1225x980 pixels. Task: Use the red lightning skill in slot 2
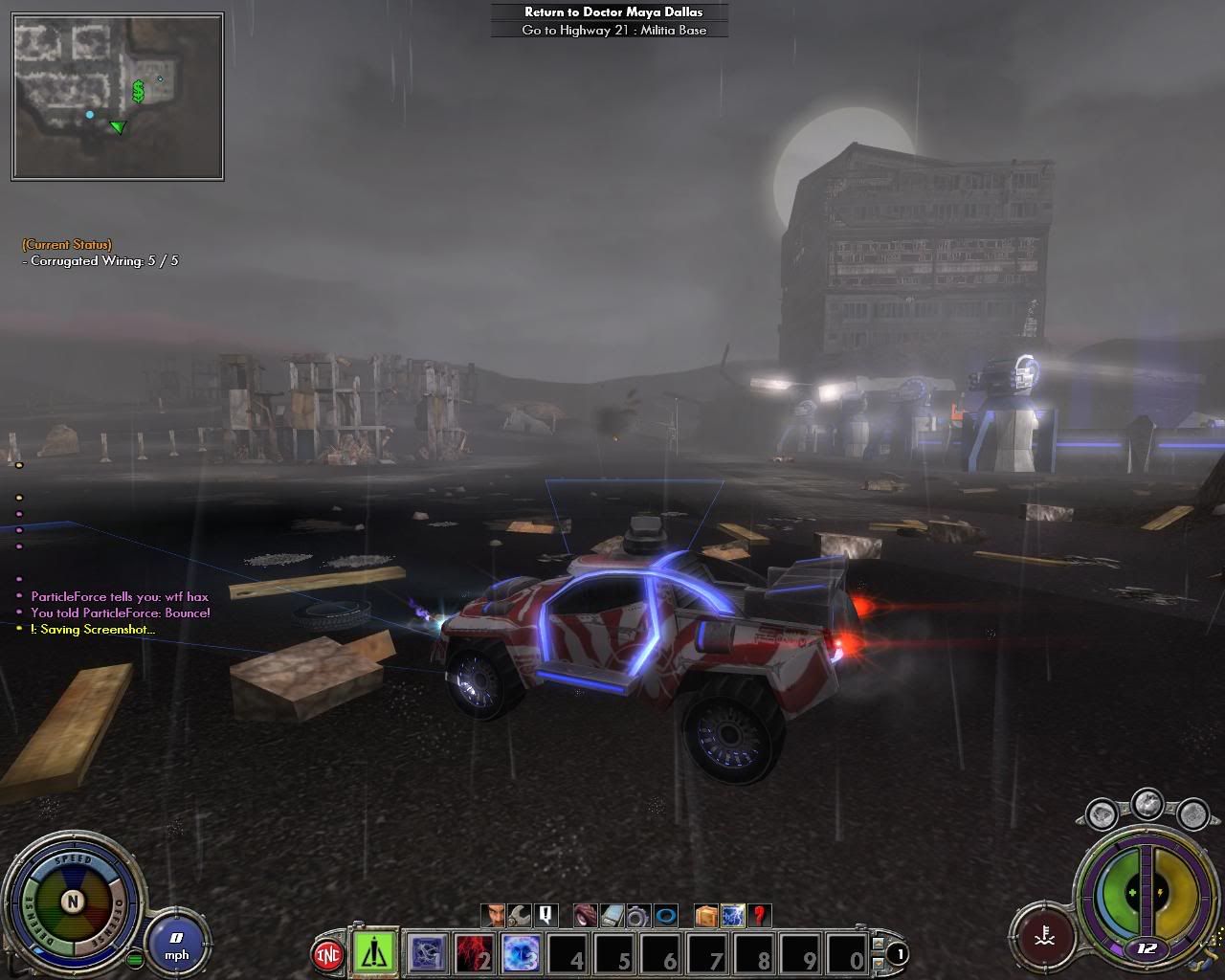(474, 954)
